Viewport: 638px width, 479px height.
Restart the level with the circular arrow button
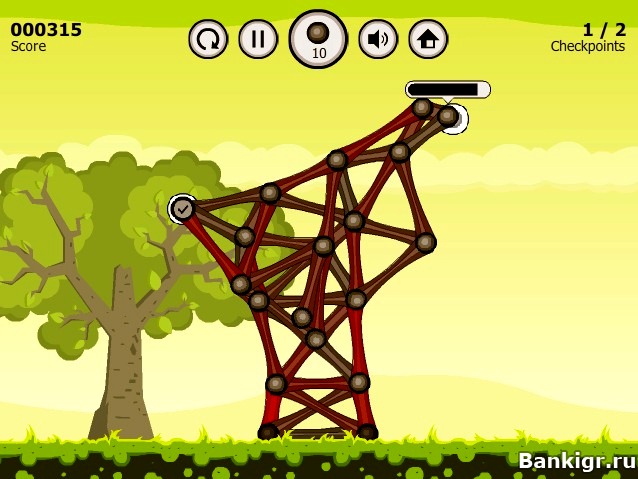(x=208, y=39)
